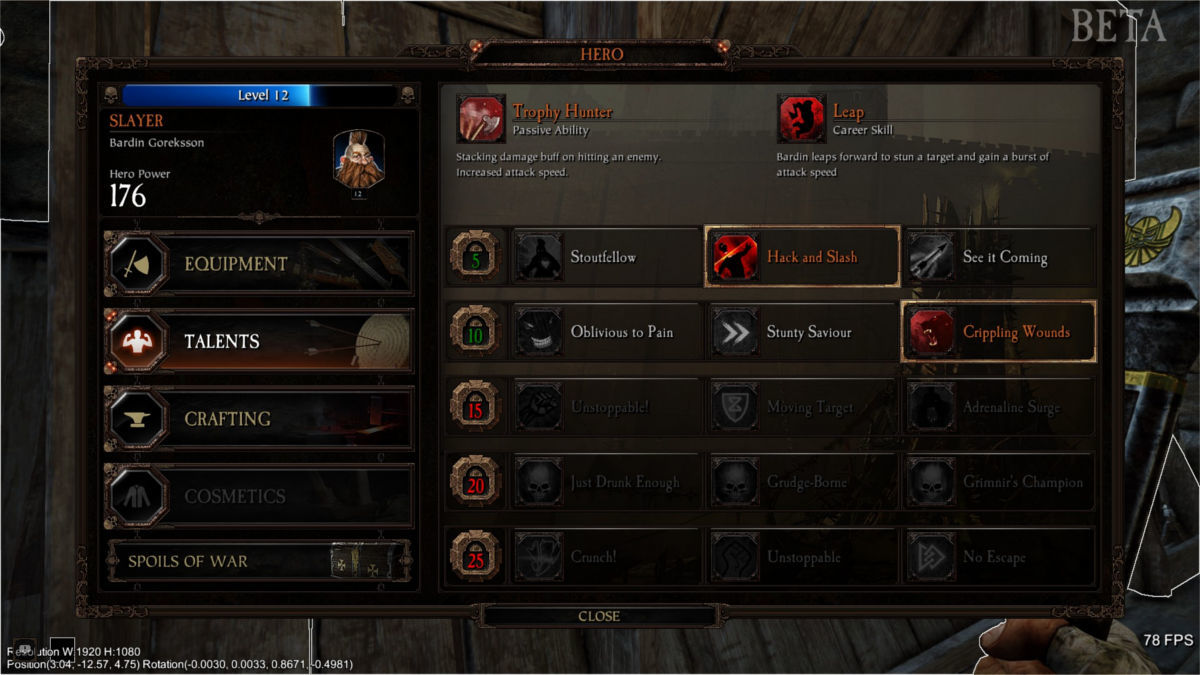Screen dimensions: 1200x675
Task: Close the Hero window
Action: pyautogui.click(x=599, y=616)
